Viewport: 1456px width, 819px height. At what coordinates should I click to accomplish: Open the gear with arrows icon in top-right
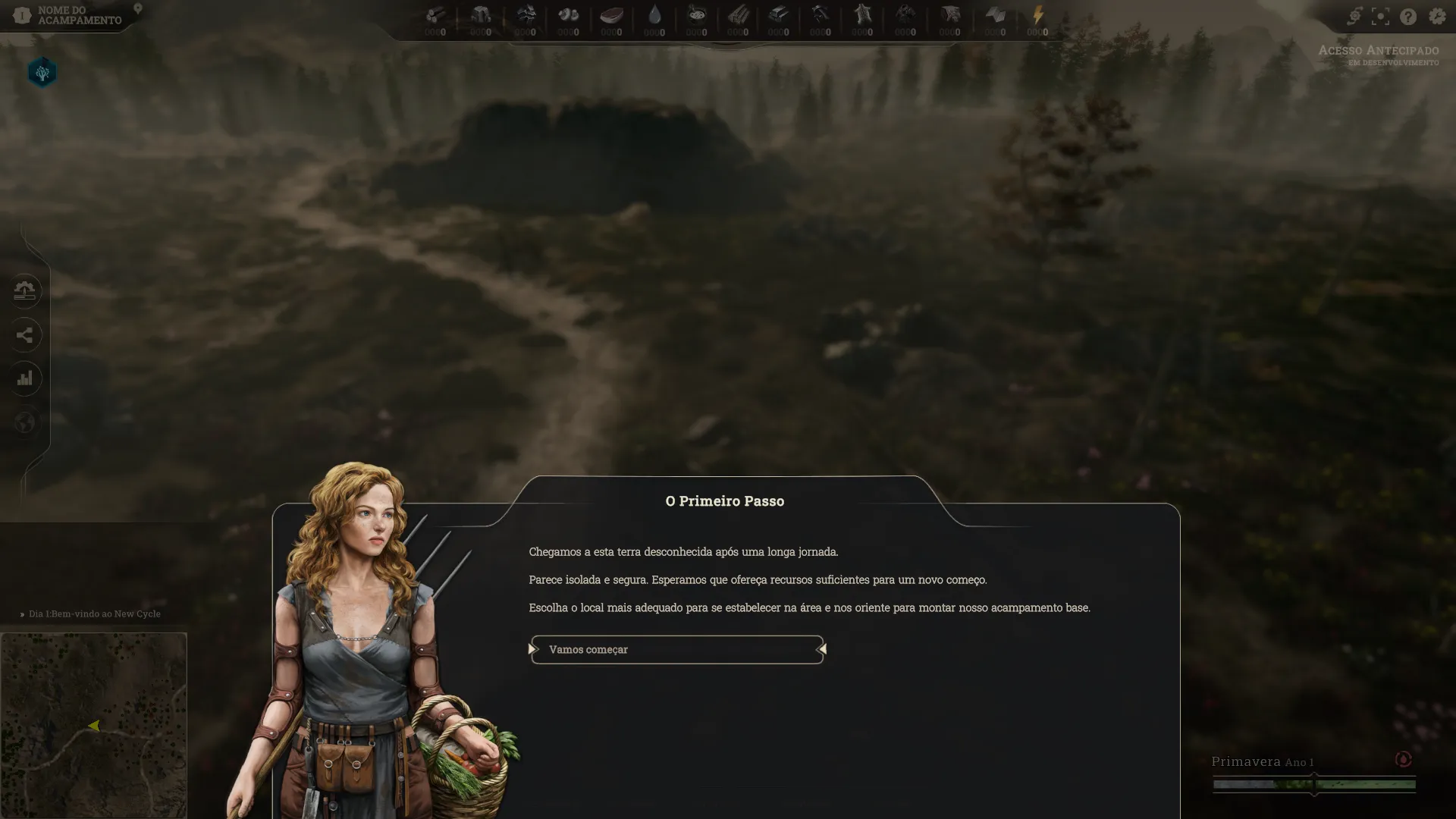point(1354,17)
